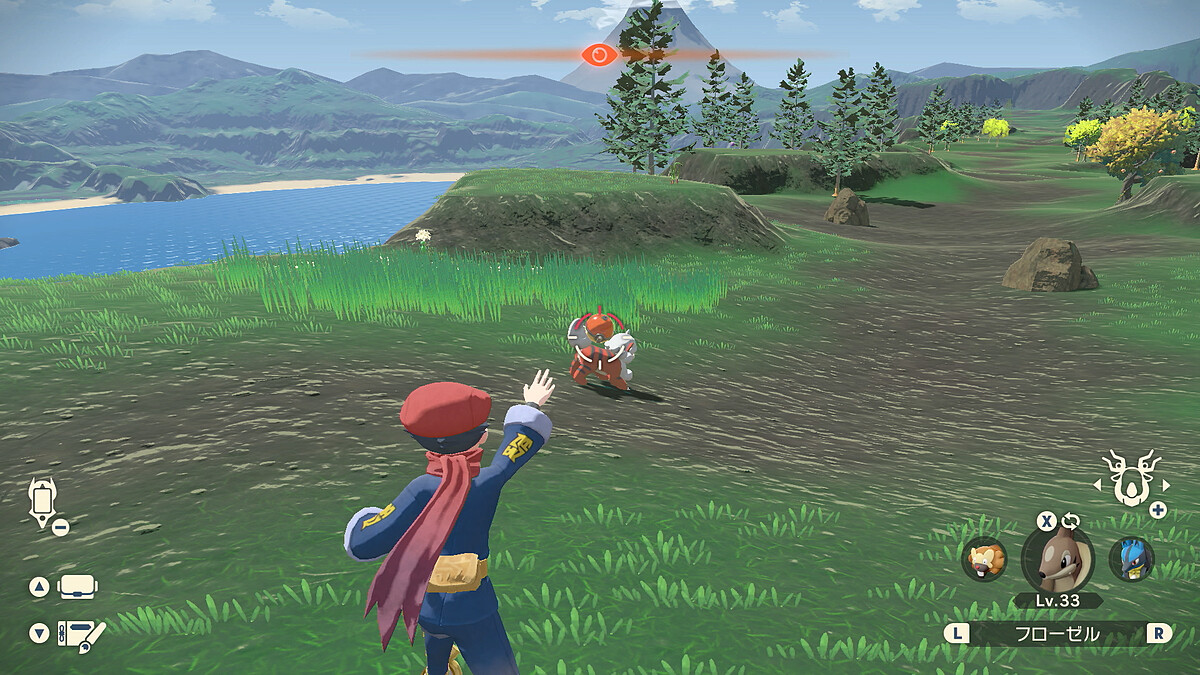Image resolution: width=1200 pixels, height=675 pixels.
Task: Open the Arc Phone map icon
Action: tap(44, 499)
